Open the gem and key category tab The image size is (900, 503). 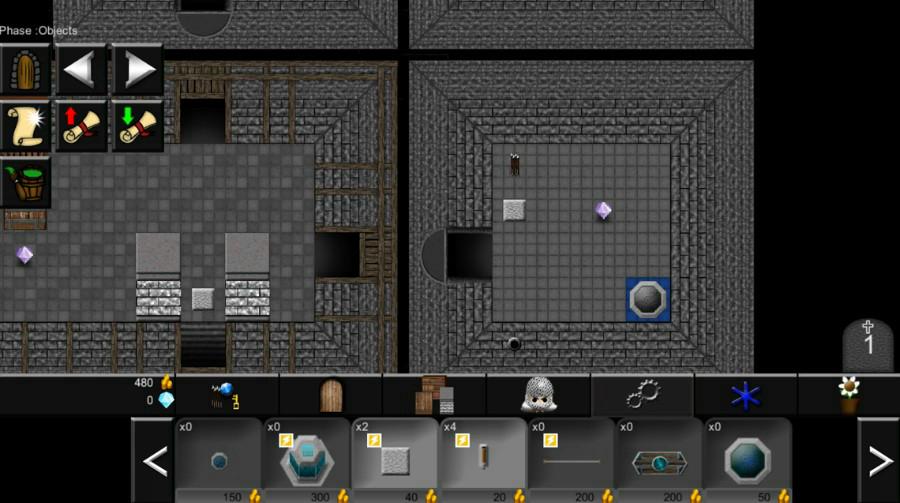[227, 395]
